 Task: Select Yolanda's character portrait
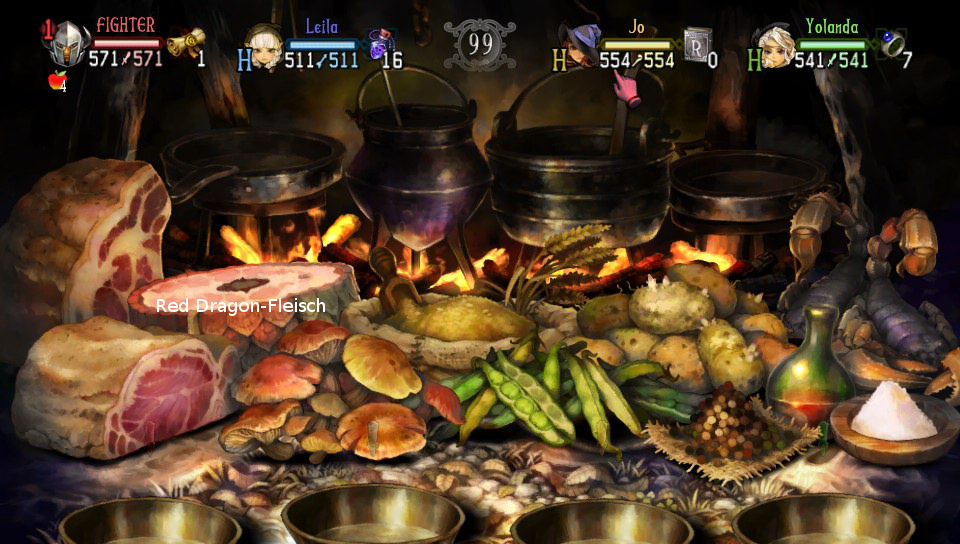pyautogui.click(x=776, y=48)
